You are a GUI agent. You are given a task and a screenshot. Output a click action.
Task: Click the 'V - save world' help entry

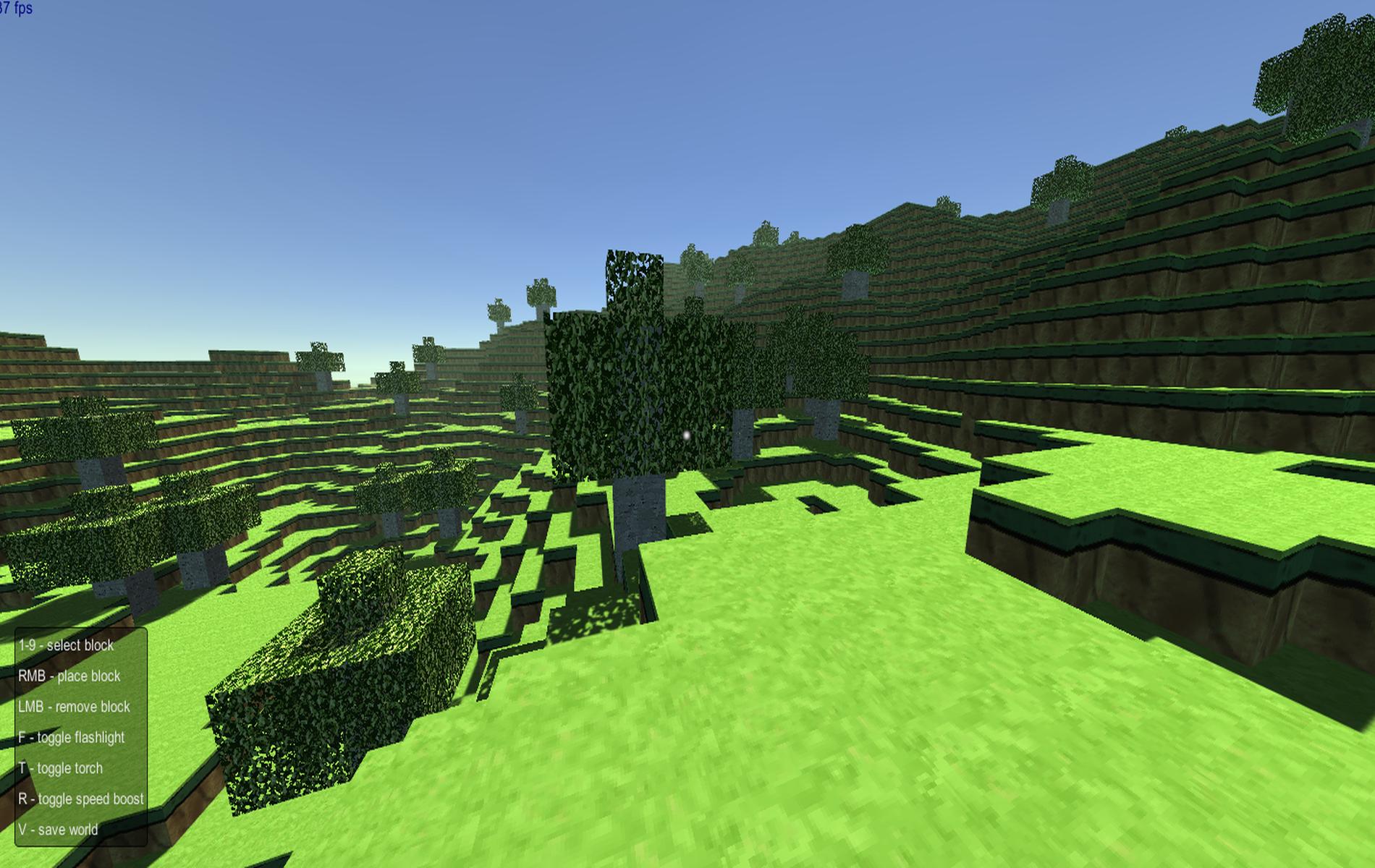coord(59,830)
